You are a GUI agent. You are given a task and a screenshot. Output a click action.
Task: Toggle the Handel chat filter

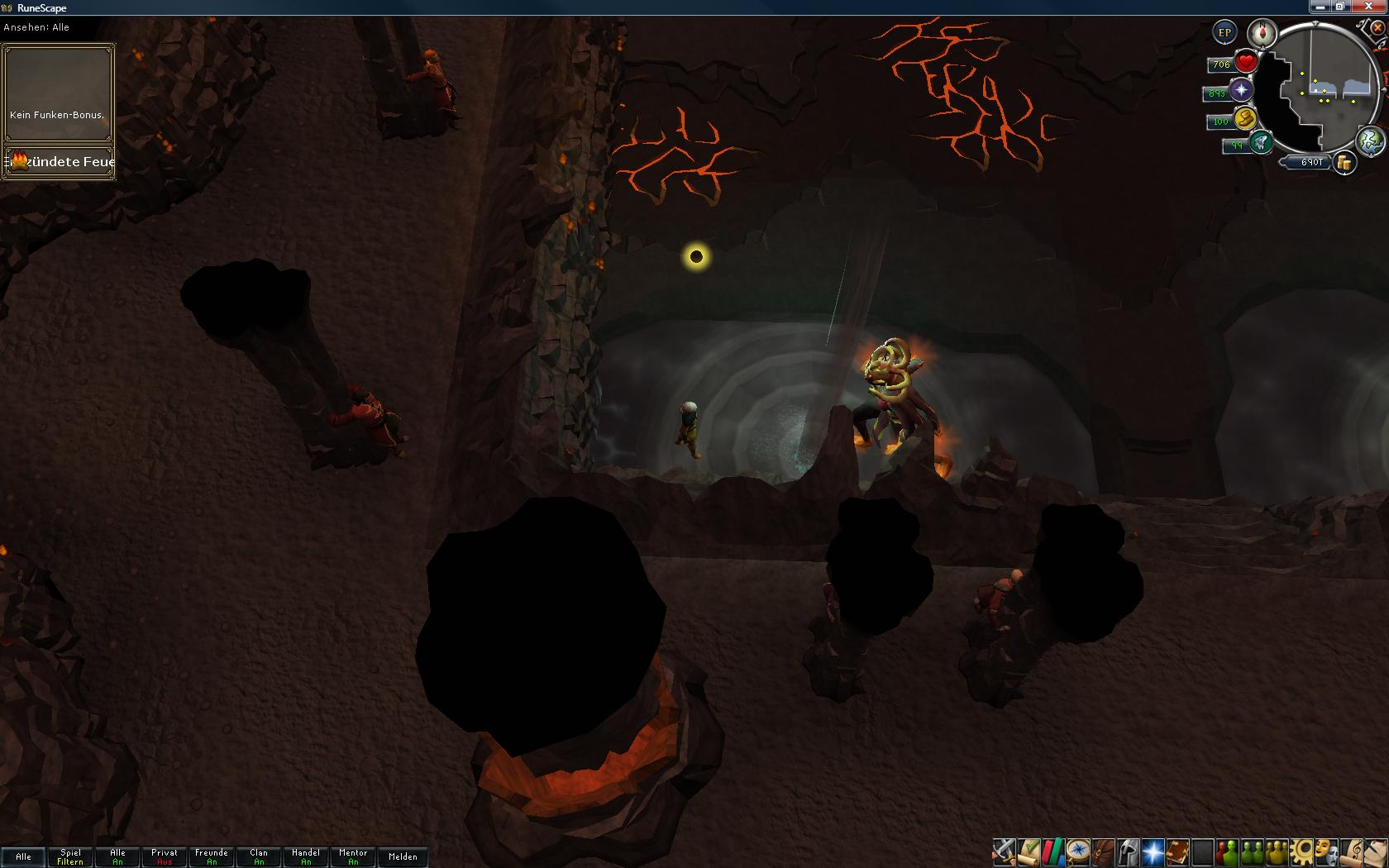306,856
